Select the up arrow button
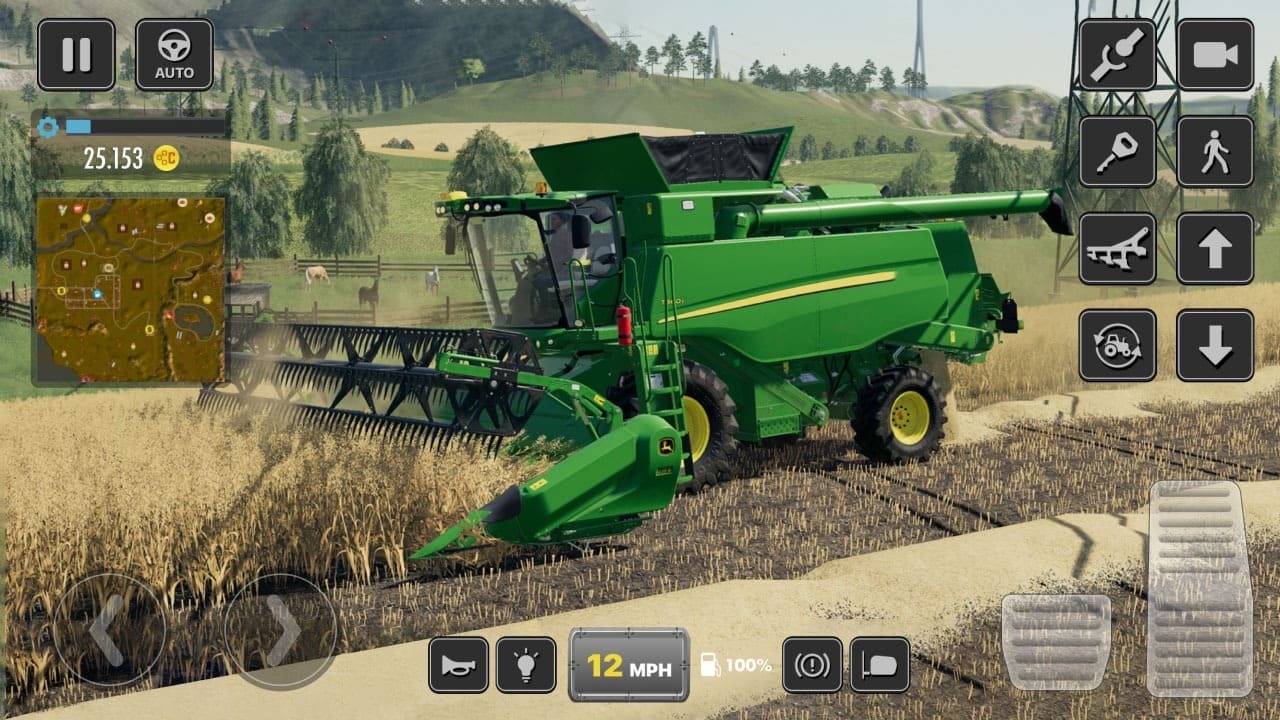This screenshot has height=720, width=1280. click(1215, 248)
